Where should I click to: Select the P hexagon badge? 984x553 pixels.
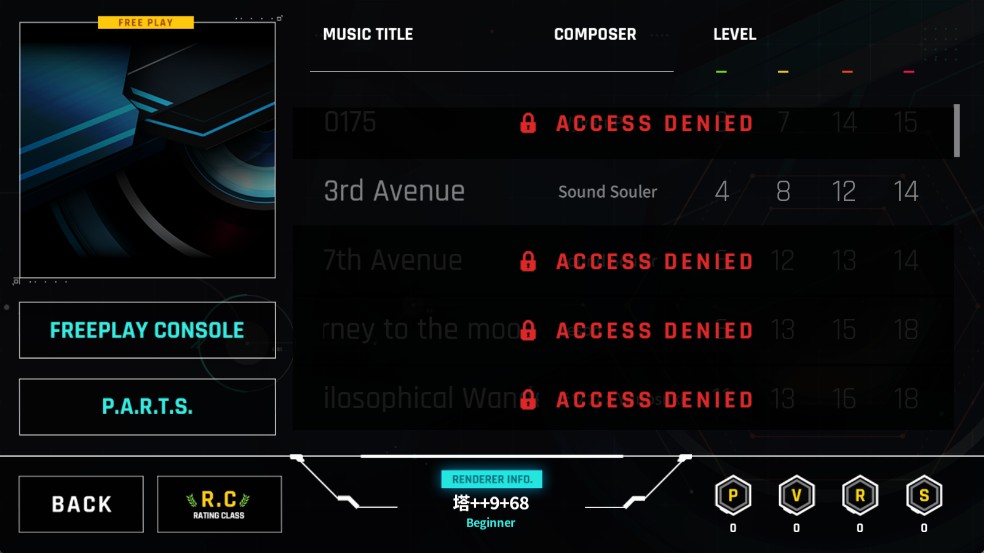coord(733,495)
